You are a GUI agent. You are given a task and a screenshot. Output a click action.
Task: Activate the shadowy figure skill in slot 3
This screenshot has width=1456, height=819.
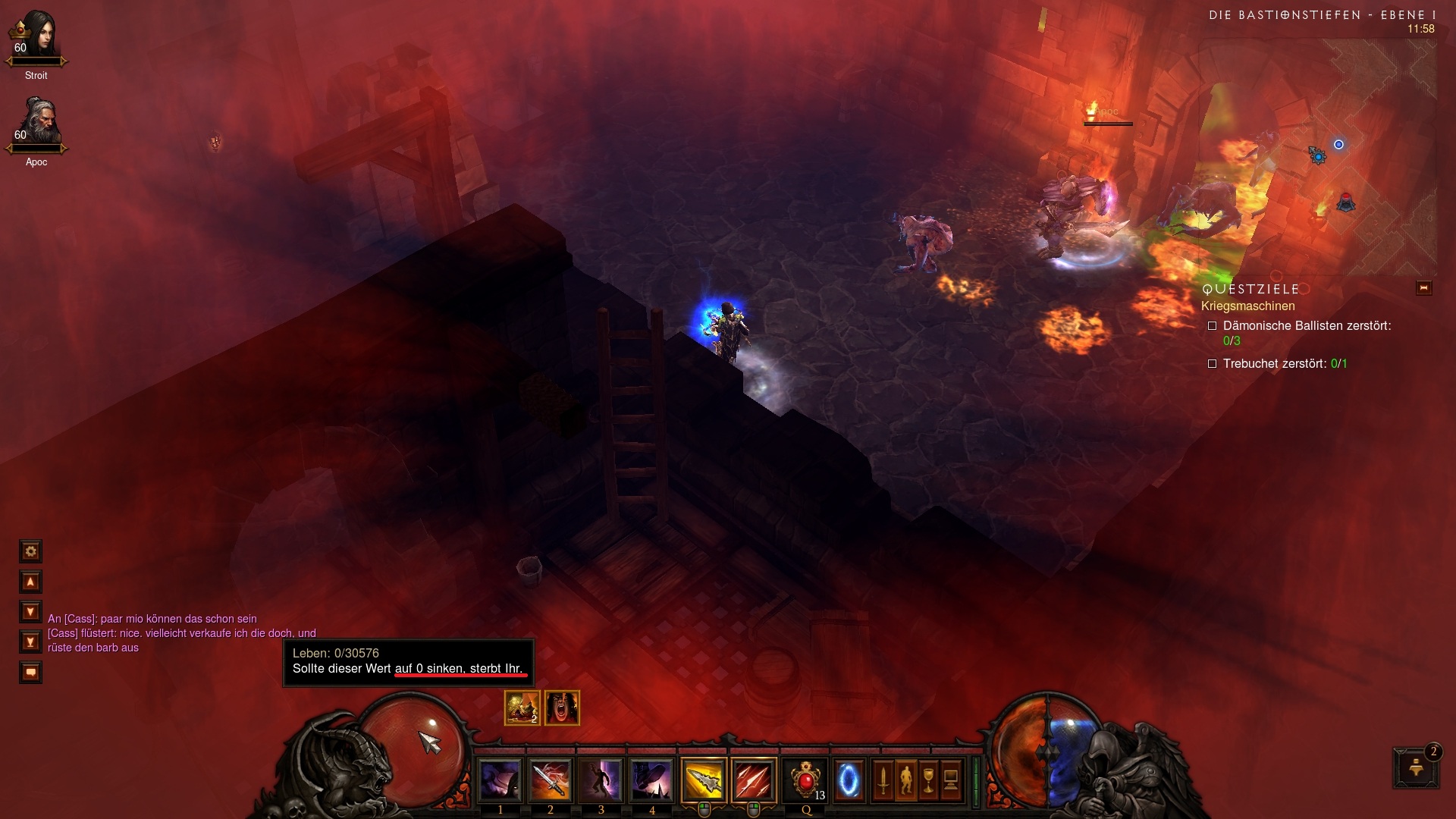[x=601, y=780]
